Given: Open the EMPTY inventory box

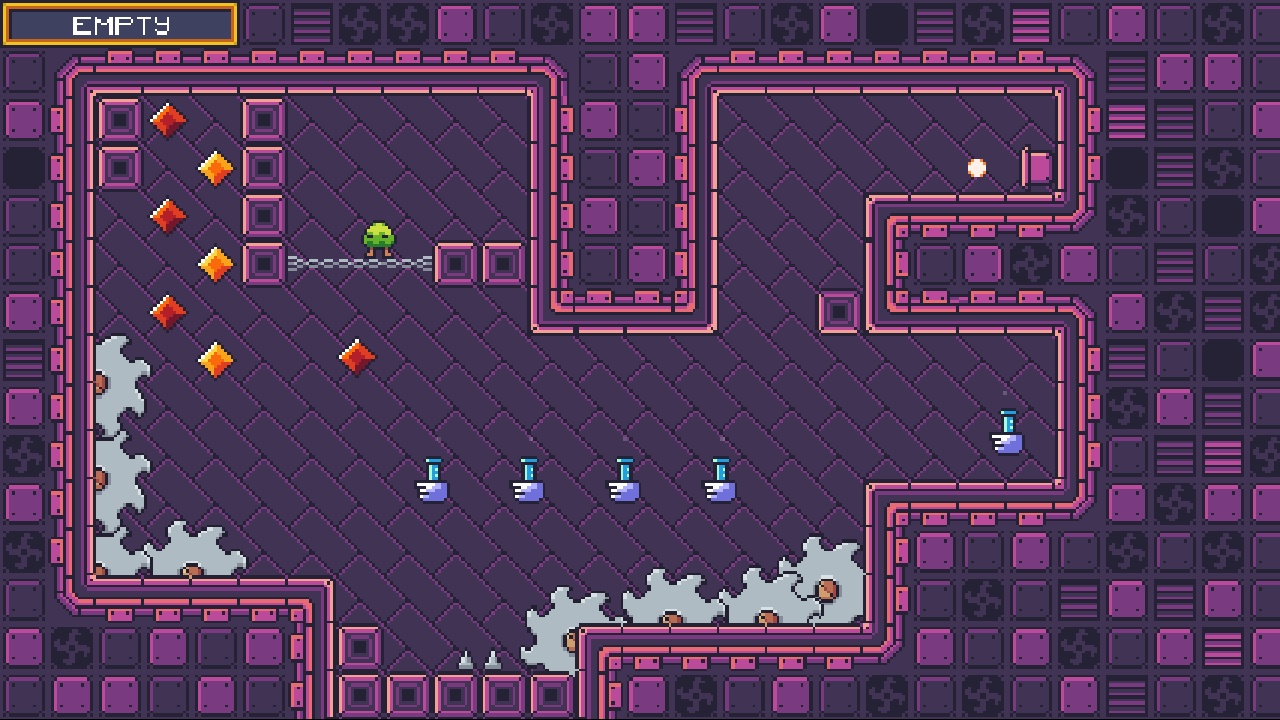Looking at the screenshot, I should click(x=119, y=23).
